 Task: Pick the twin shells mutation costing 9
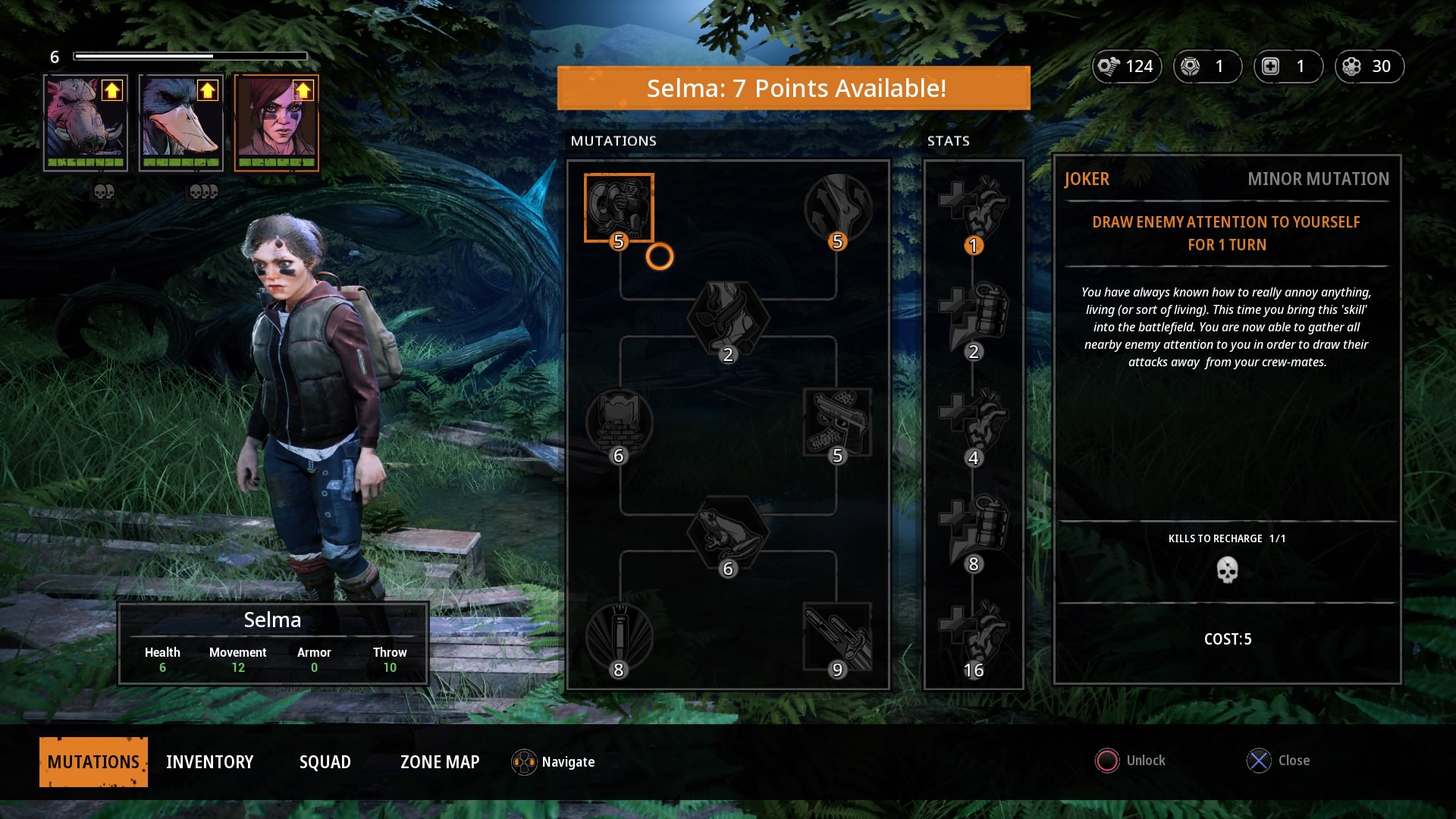pos(837,635)
